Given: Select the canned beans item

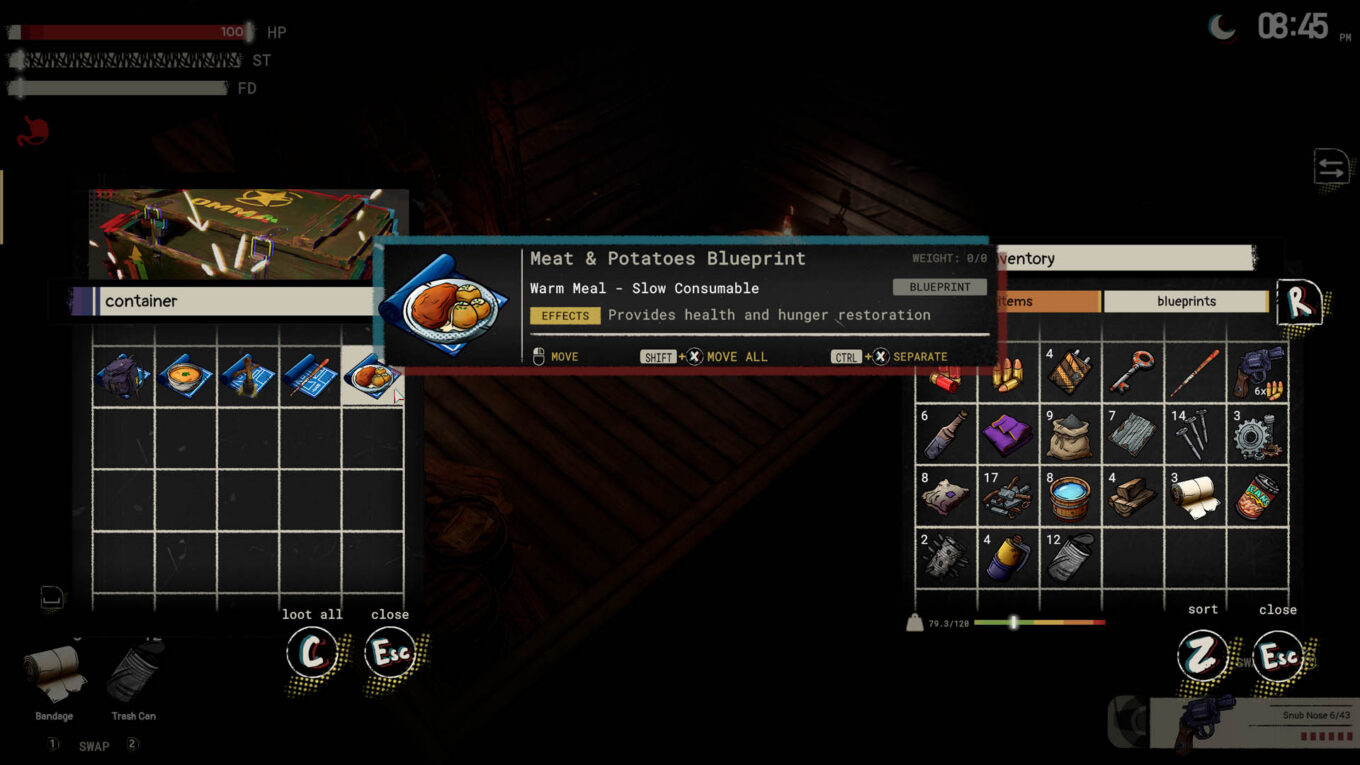Looking at the screenshot, I should pyautogui.click(x=1257, y=496).
